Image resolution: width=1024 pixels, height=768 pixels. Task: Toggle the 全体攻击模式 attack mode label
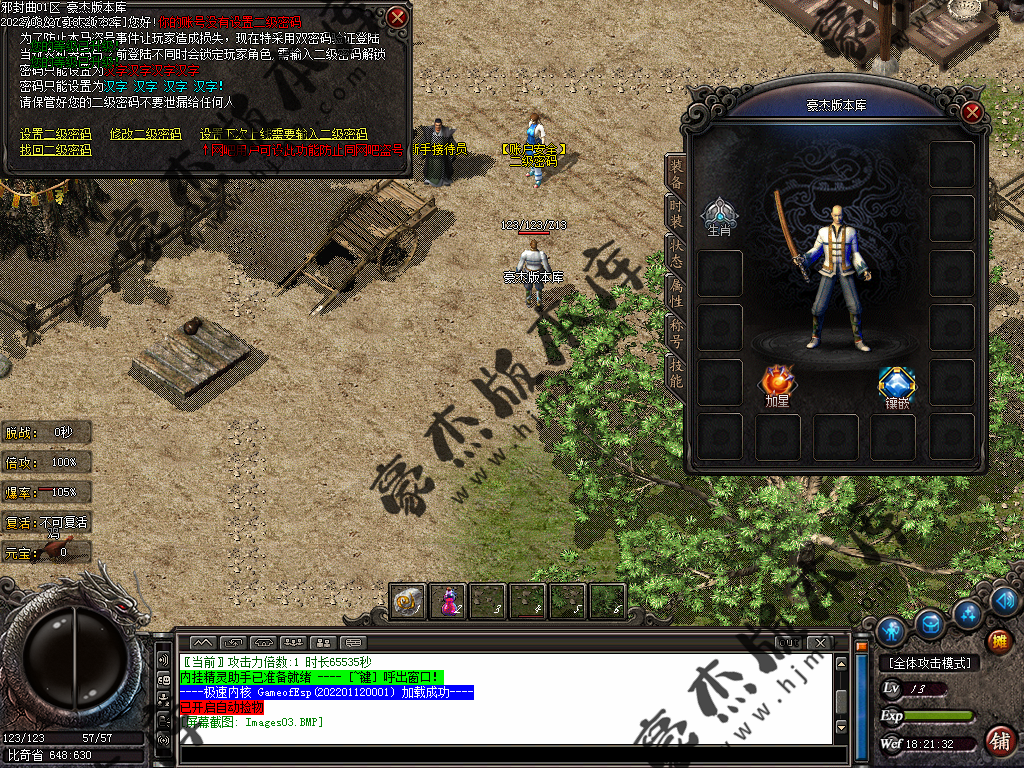tap(928, 663)
